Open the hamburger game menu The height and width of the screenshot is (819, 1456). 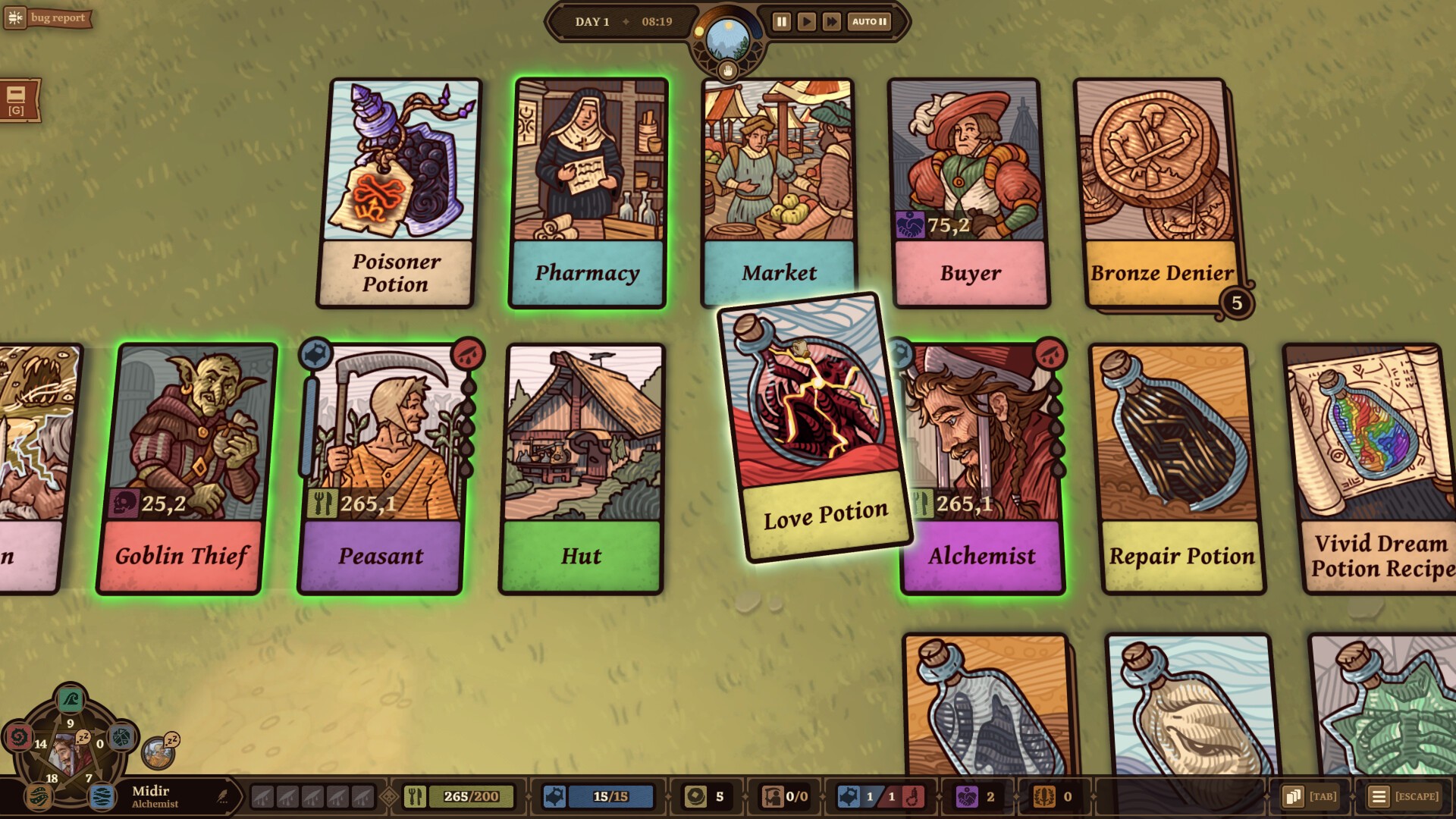pos(1379,796)
